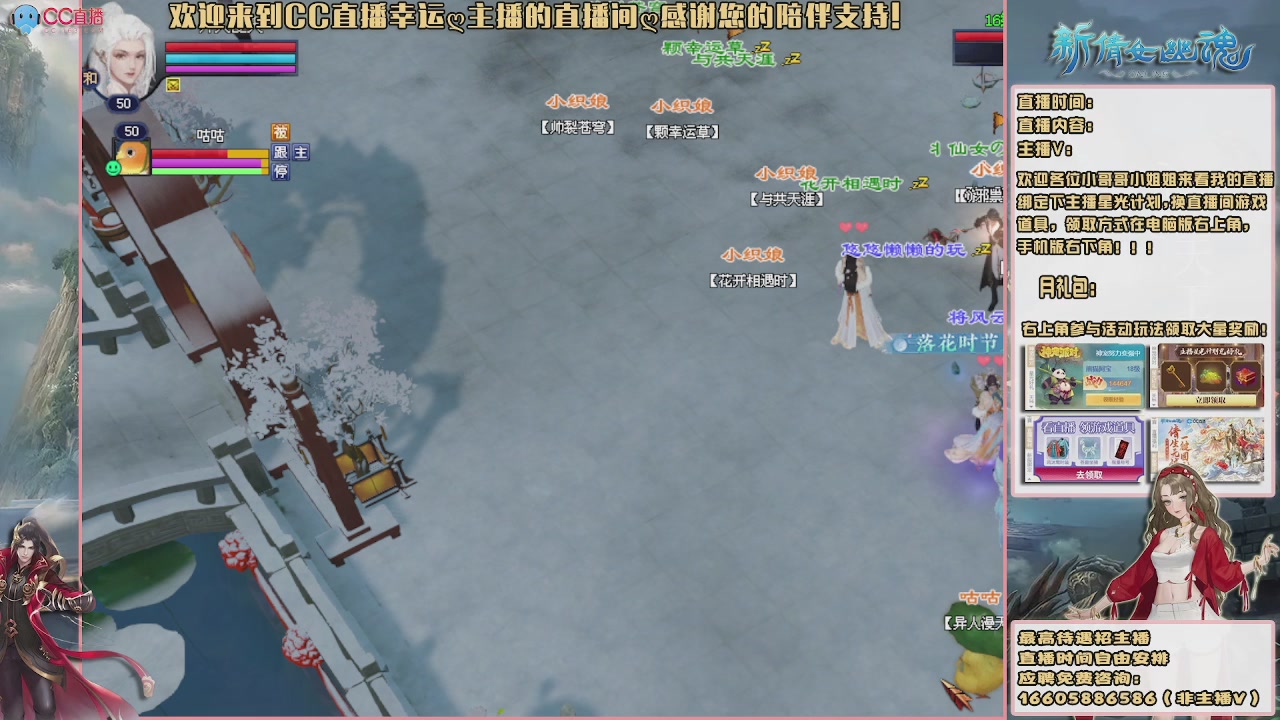Click the mount item icon in the 领游戏道具 panel

pyautogui.click(x=1089, y=448)
